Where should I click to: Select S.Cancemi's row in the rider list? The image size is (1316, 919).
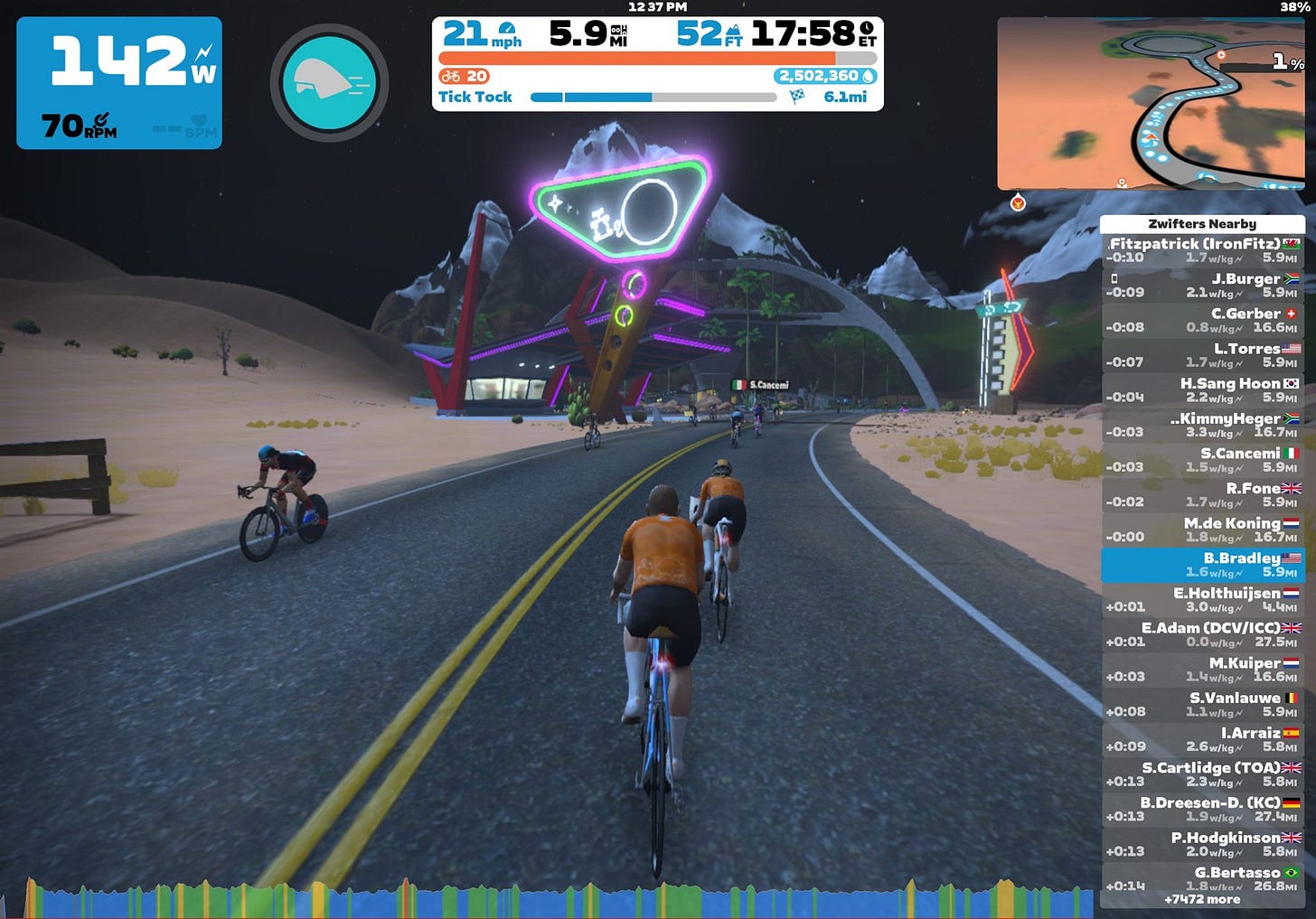1202,460
